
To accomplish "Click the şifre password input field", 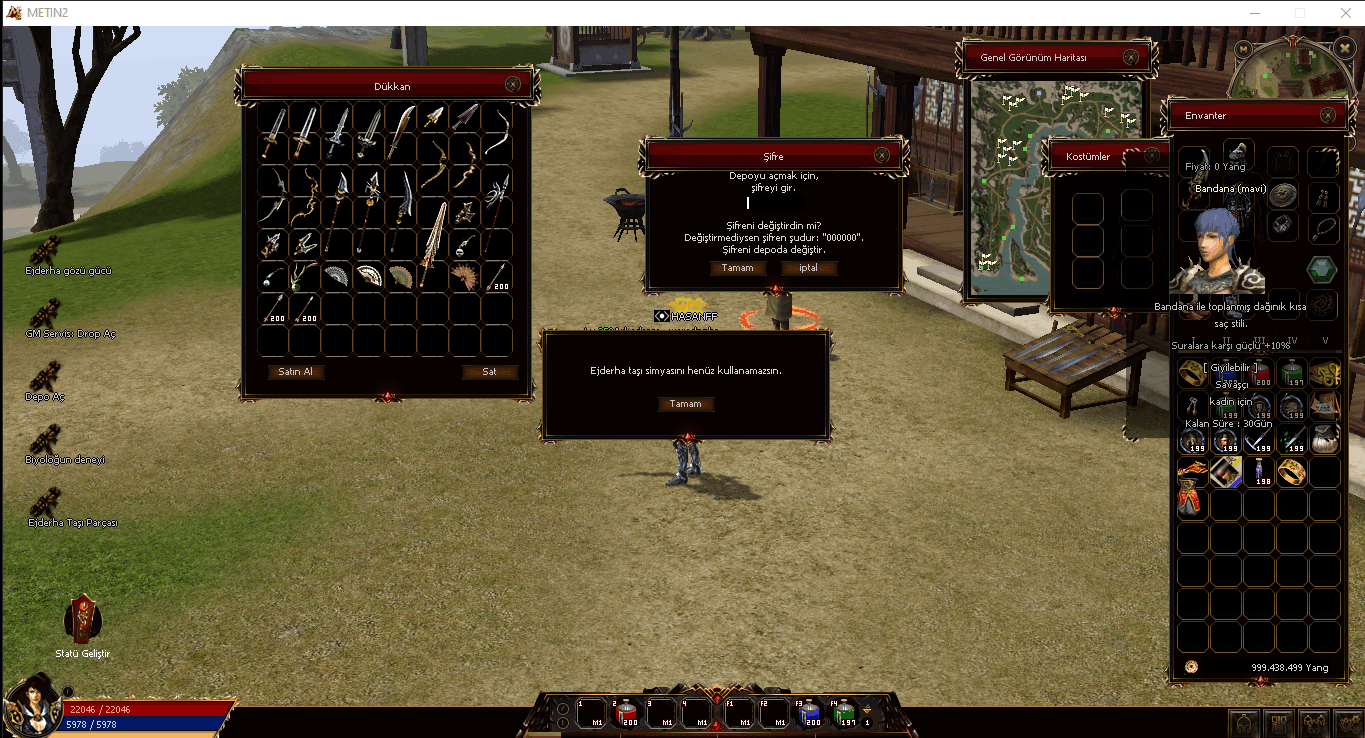I will tap(775, 201).
